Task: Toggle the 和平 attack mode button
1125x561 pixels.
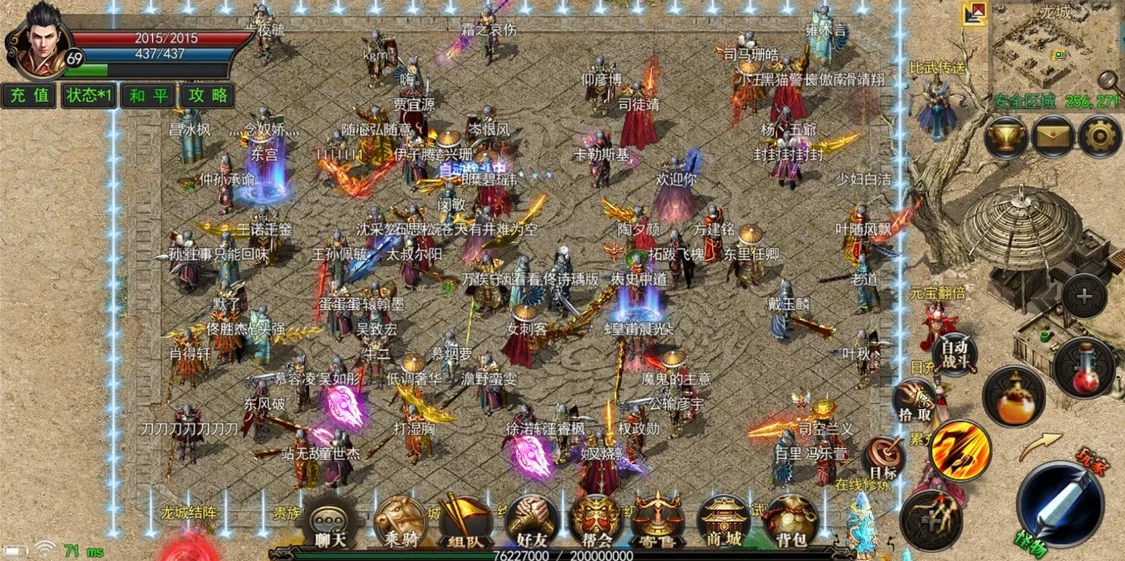Action: coord(149,96)
